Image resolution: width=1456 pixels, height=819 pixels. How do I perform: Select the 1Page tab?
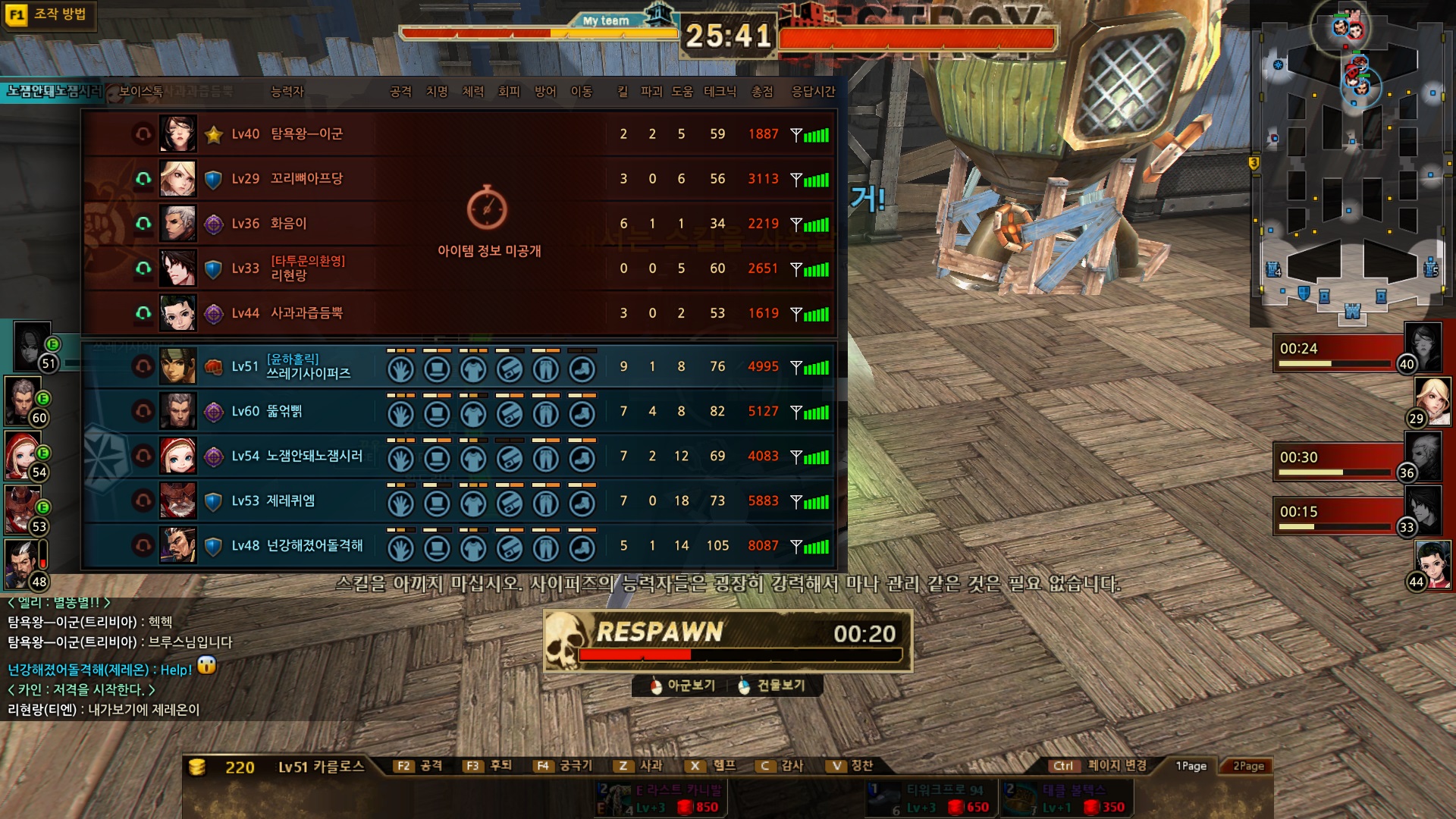click(1191, 766)
